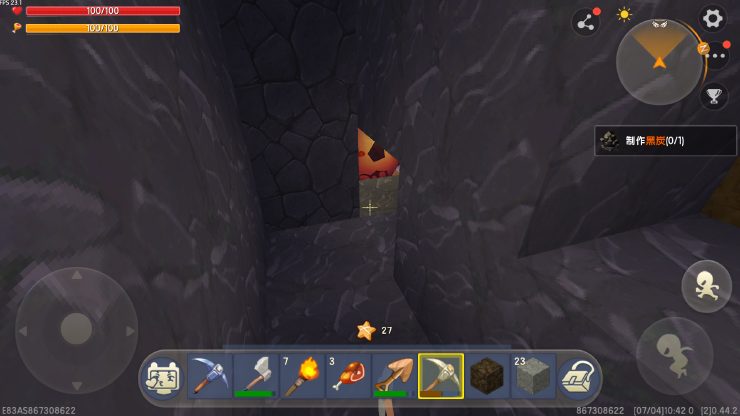Click the circular minimap
Viewport: 740px width, 416px height.
tap(659, 62)
